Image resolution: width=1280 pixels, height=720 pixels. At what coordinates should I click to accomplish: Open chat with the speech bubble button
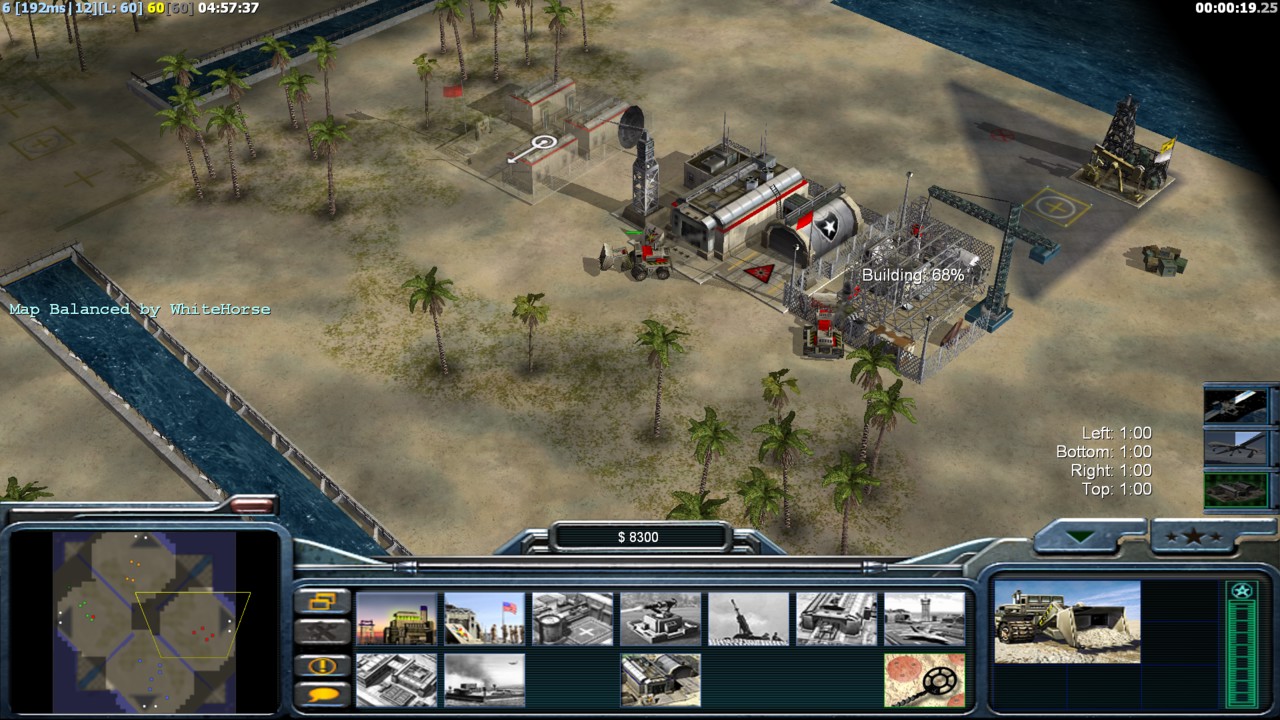(323, 693)
